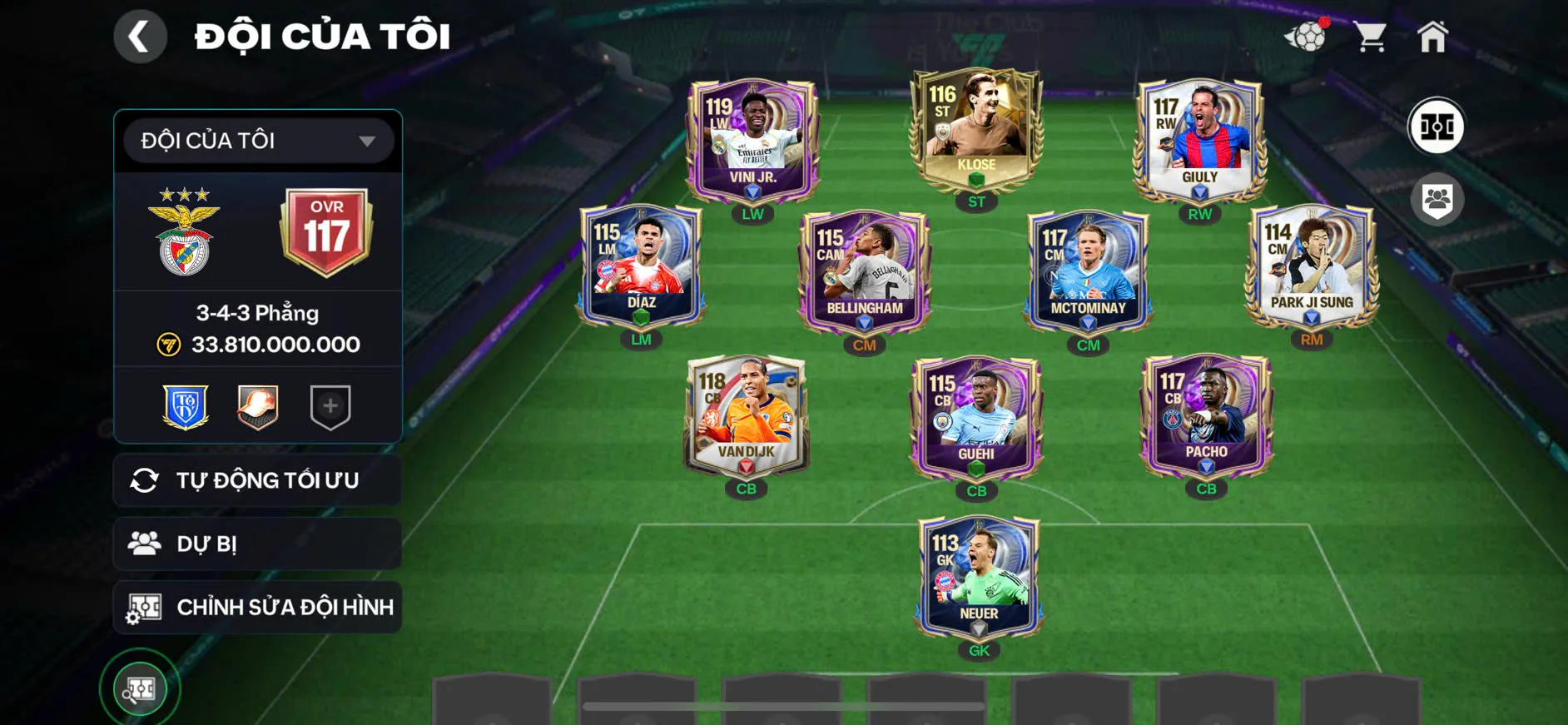1568x725 pixels.
Task: Select the Park Ji Sung card
Action: coord(1311,266)
